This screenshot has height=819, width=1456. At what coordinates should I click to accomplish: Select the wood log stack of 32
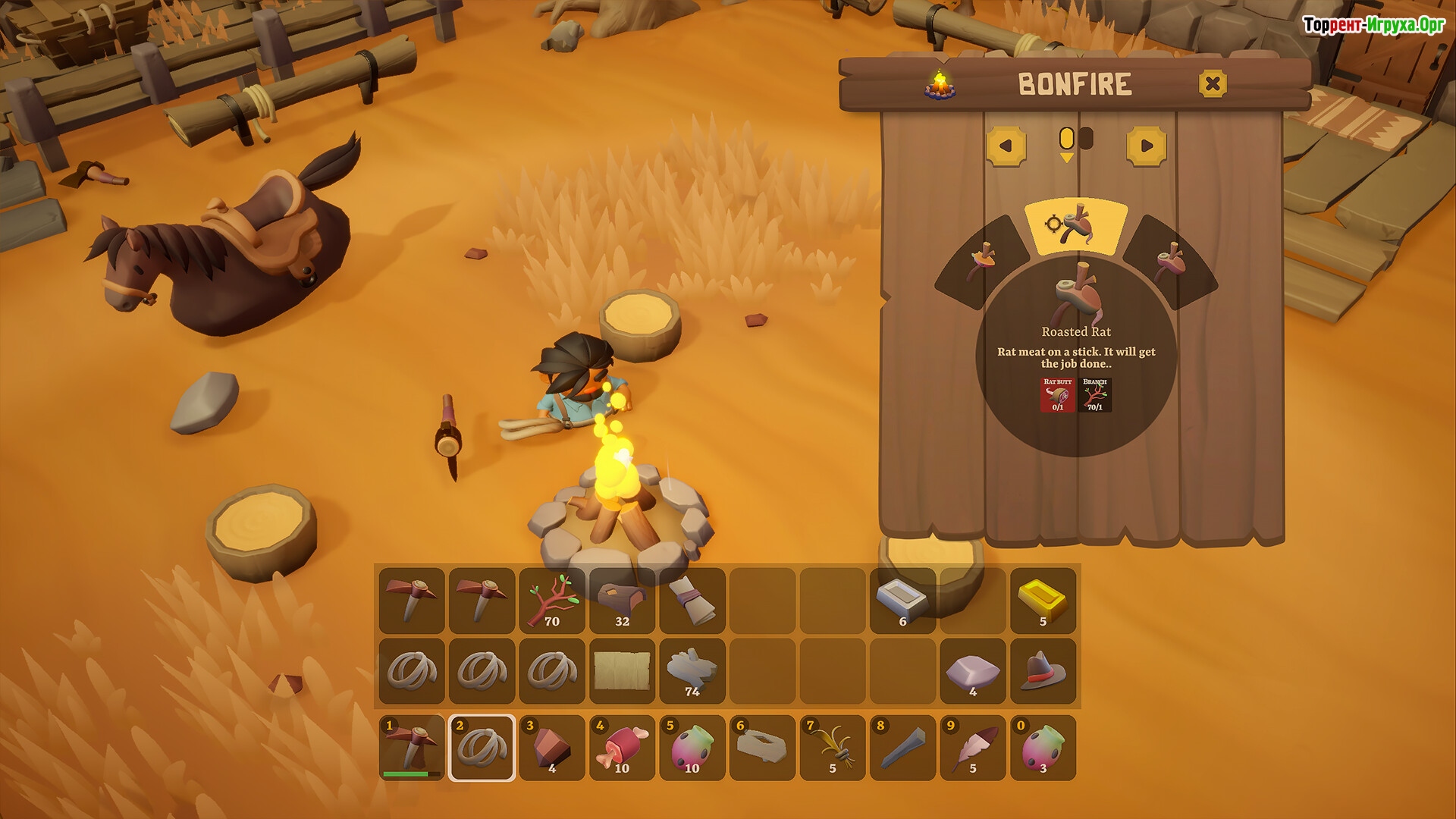coord(622,601)
